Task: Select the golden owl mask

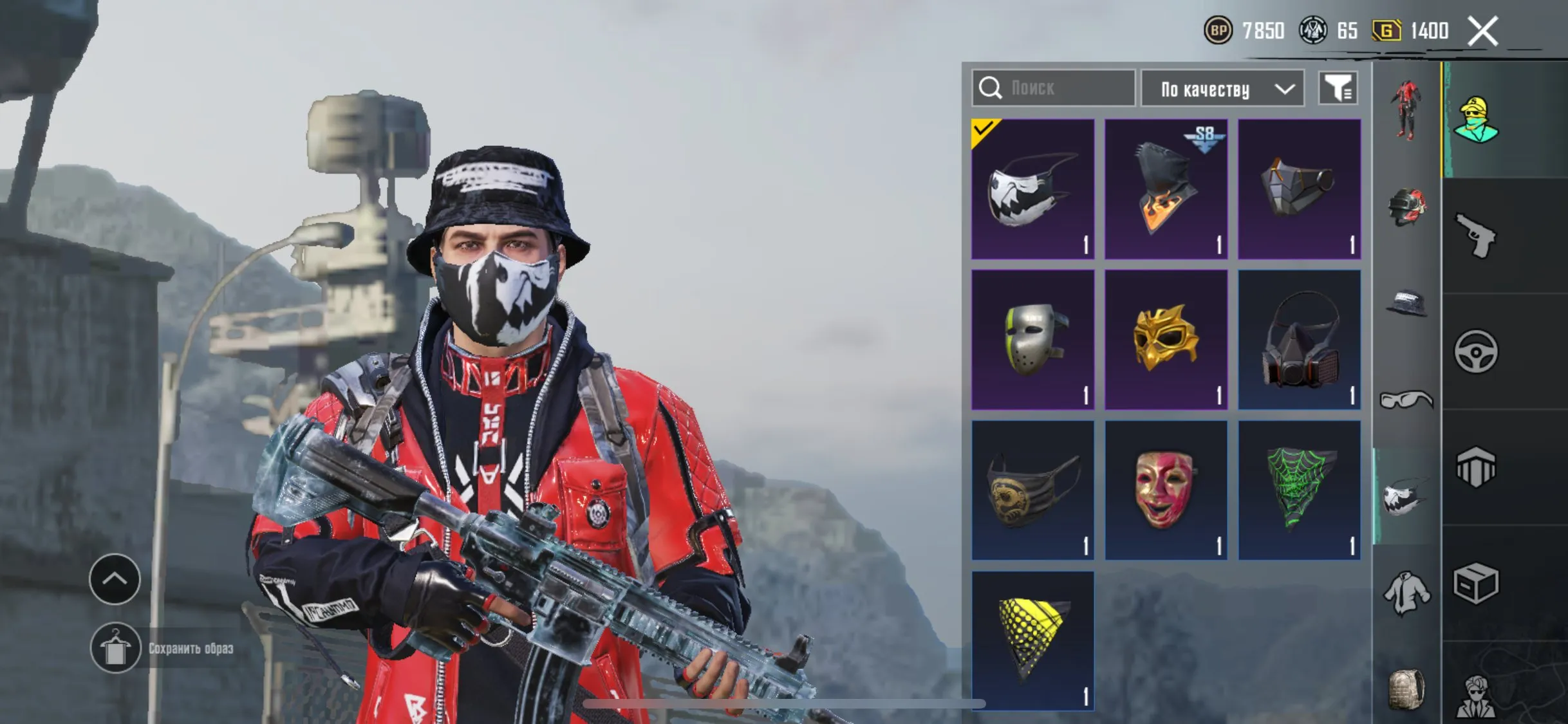Action: pos(1166,338)
